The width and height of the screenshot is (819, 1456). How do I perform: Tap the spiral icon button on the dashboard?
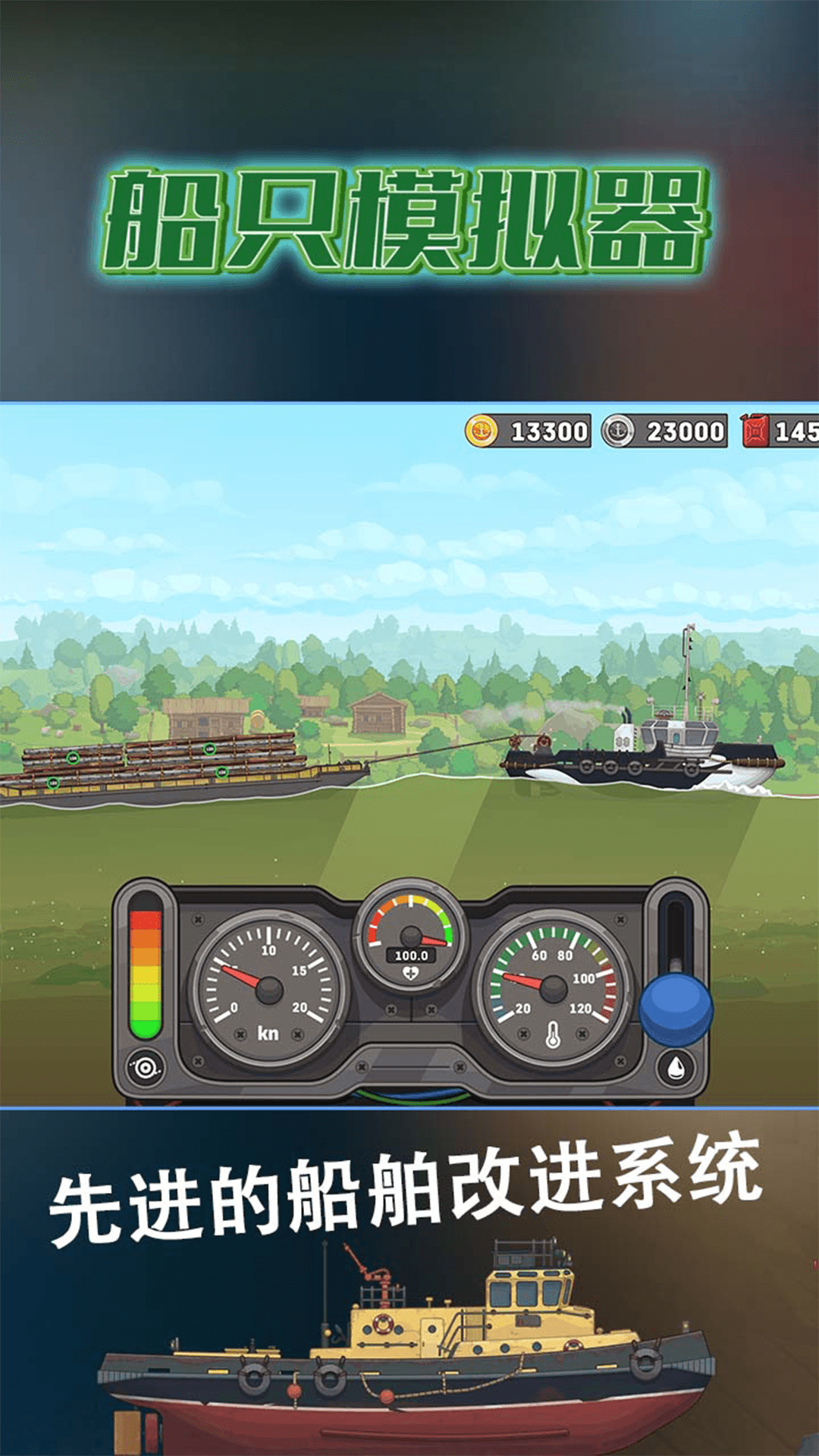coord(145,1068)
